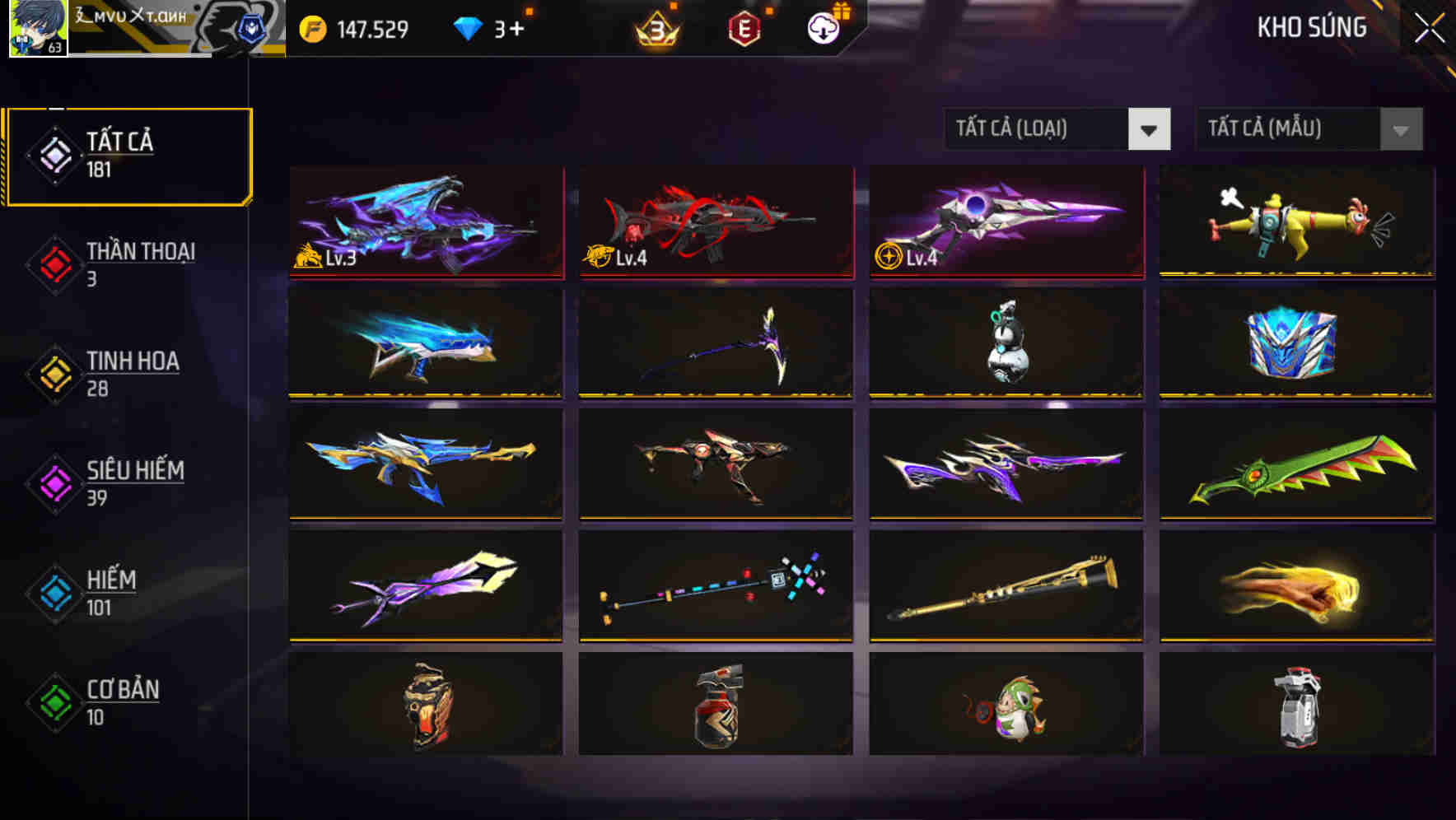Click the diamond currency icon
This screenshot has height=820, width=1456.
click(469, 27)
